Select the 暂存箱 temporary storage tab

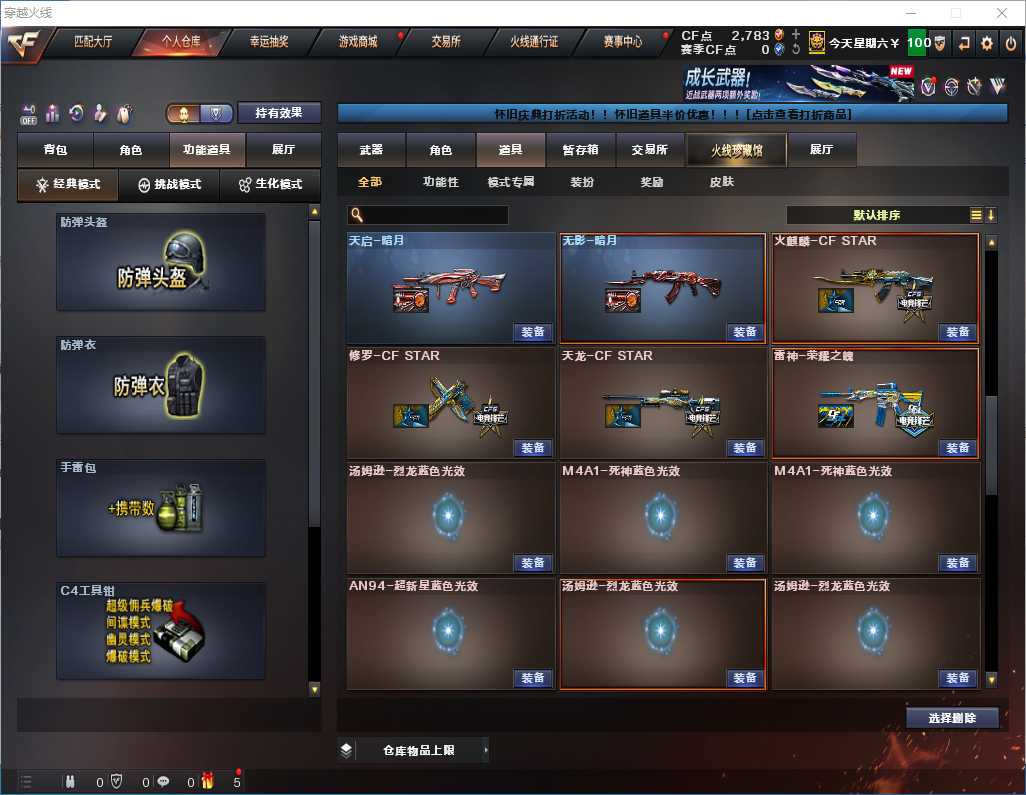(x=580, y=150)
